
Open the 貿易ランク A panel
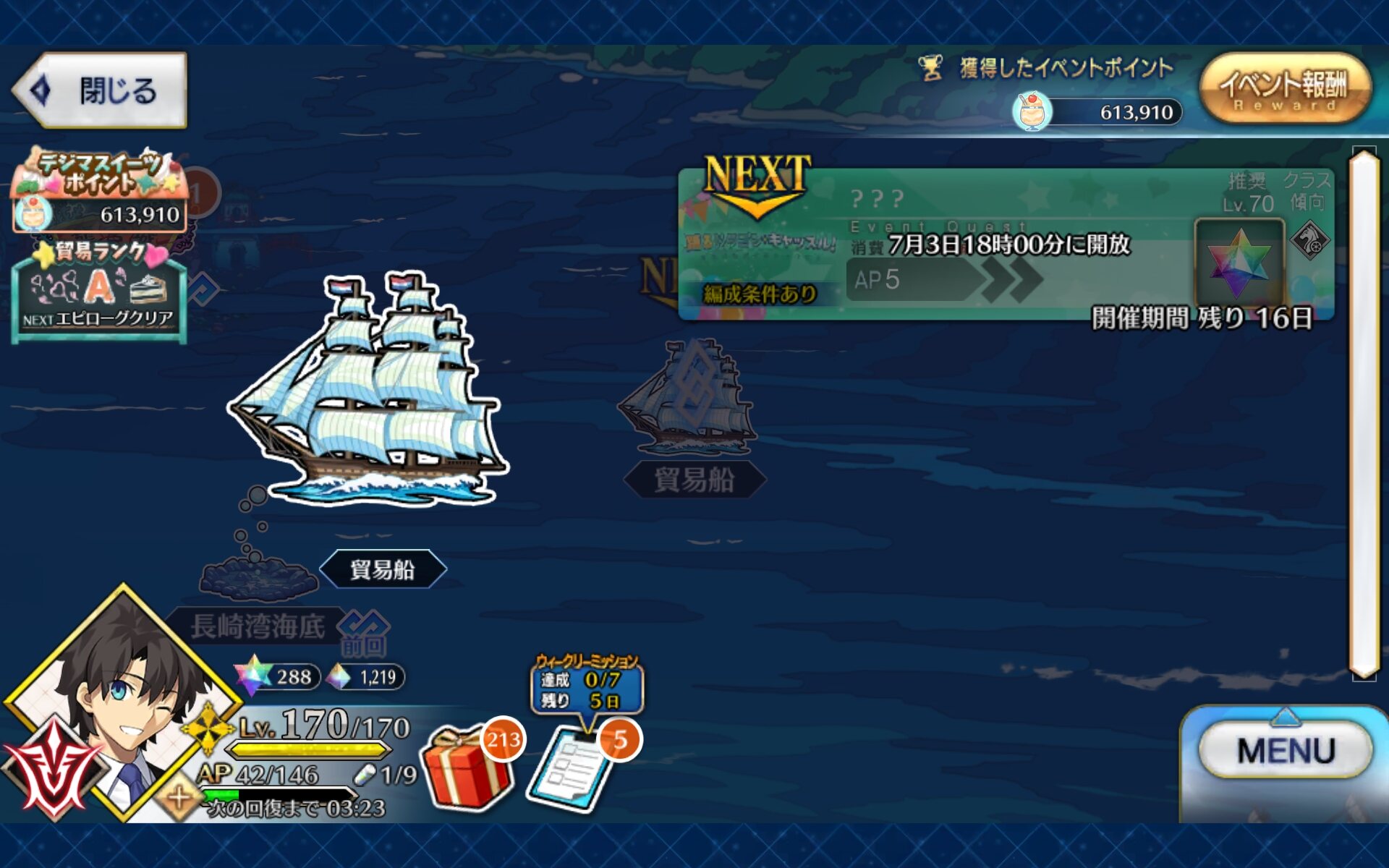pyautogui.click(x=99, y=293)
